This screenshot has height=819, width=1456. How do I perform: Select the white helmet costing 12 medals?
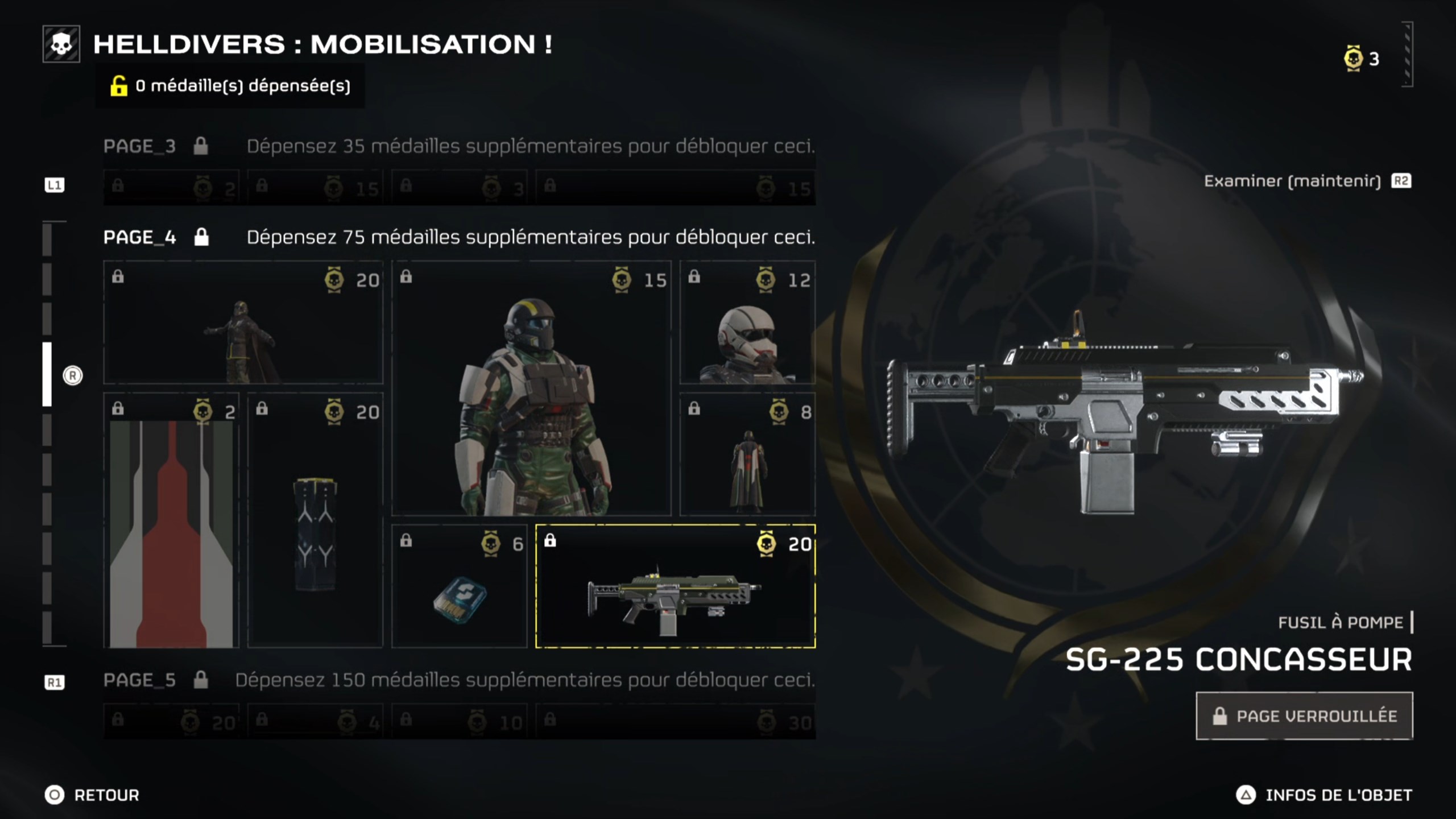click(x=747, y=322)
